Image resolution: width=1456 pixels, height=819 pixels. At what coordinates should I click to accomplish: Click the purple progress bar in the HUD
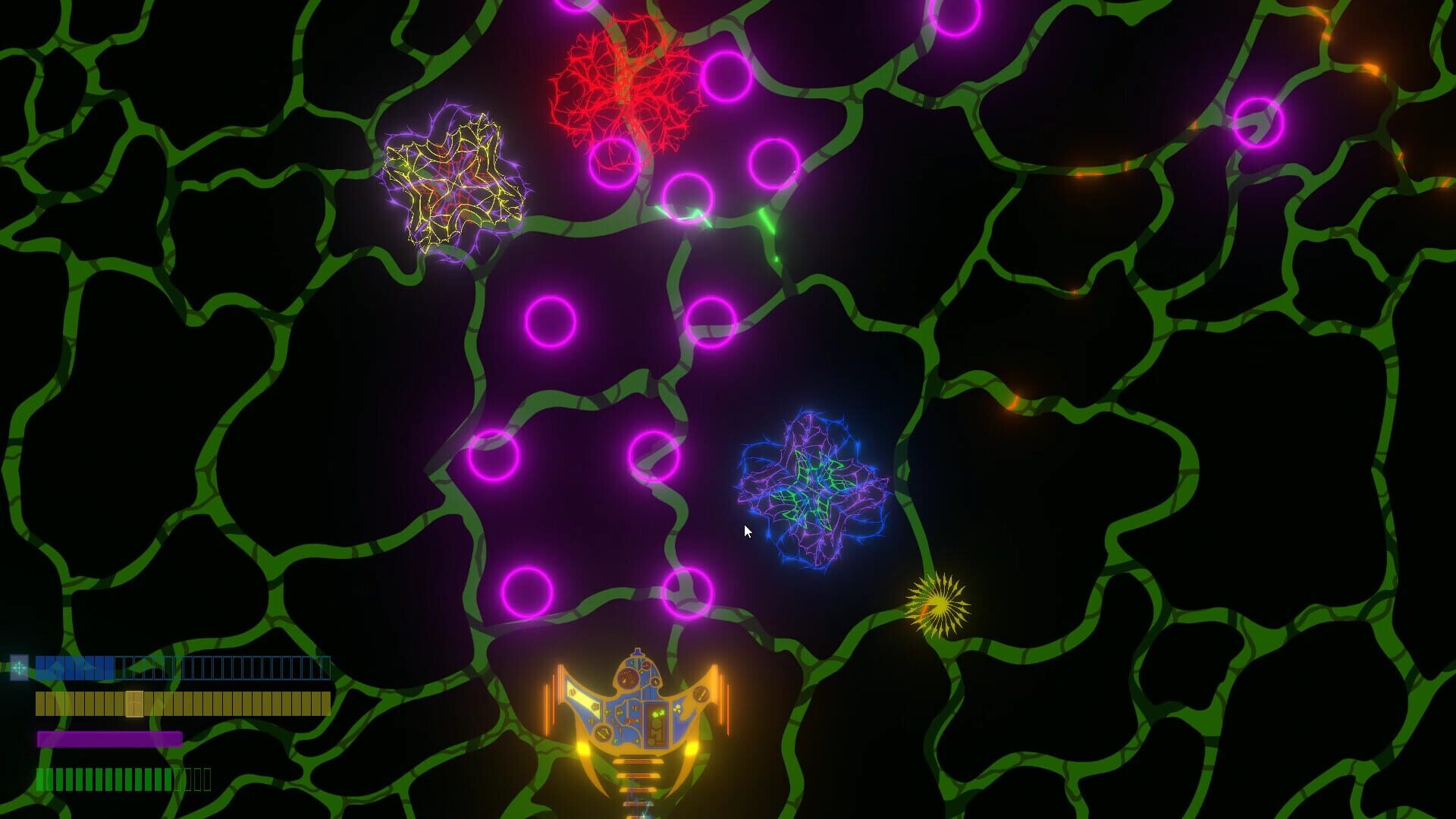(110, 737)
